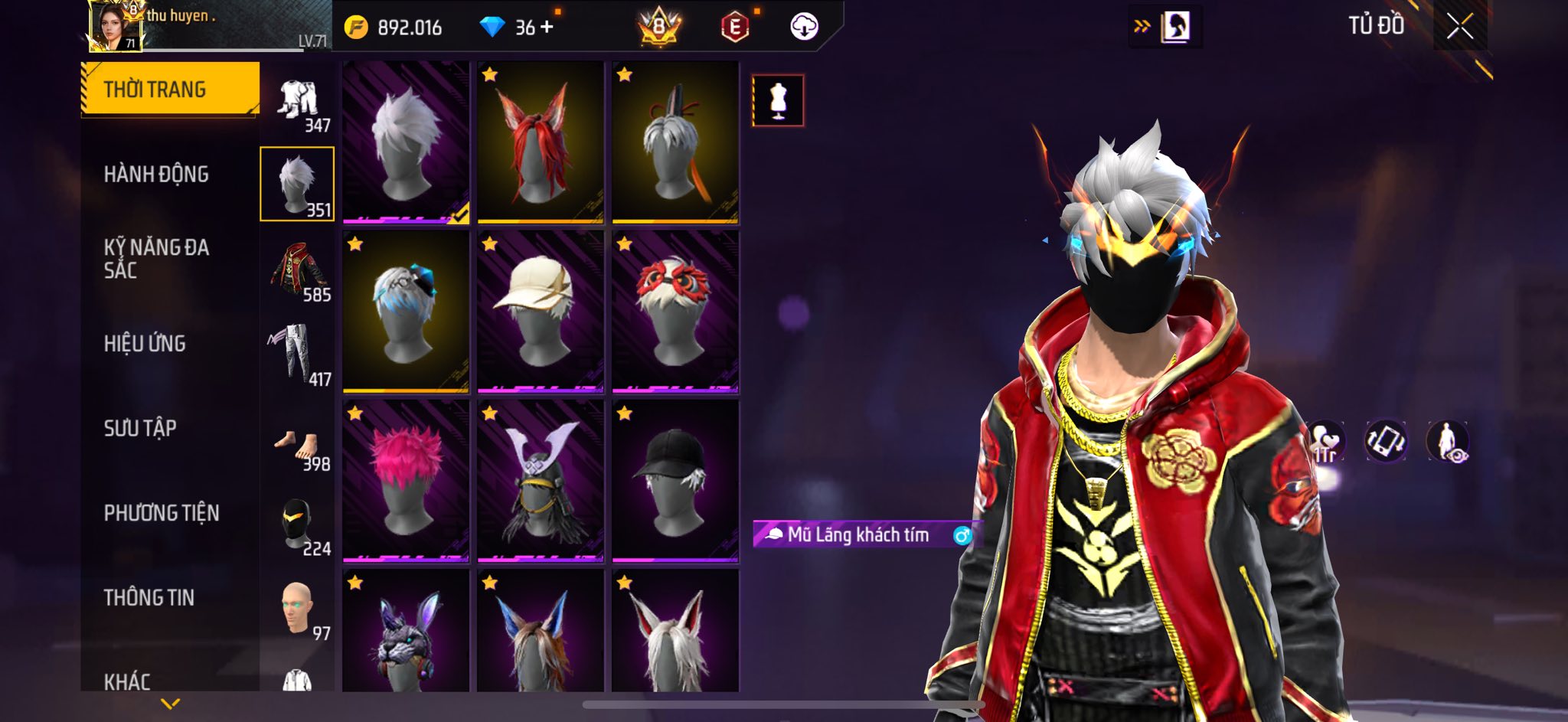Open the KỸ NĂNG ĐA SẮC tab
This screenshot has width=1568, height=722.
coord(156,258)
